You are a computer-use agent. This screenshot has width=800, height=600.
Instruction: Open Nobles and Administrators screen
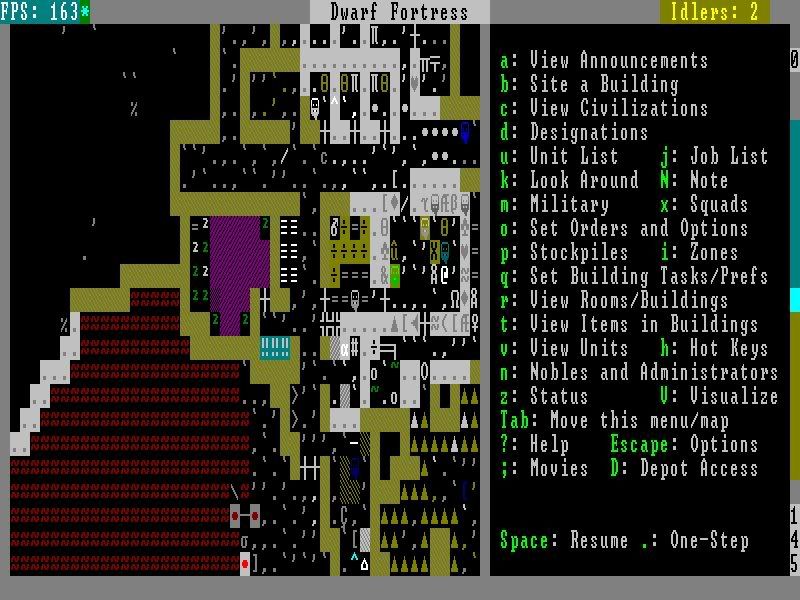click(x=653, y=372)
